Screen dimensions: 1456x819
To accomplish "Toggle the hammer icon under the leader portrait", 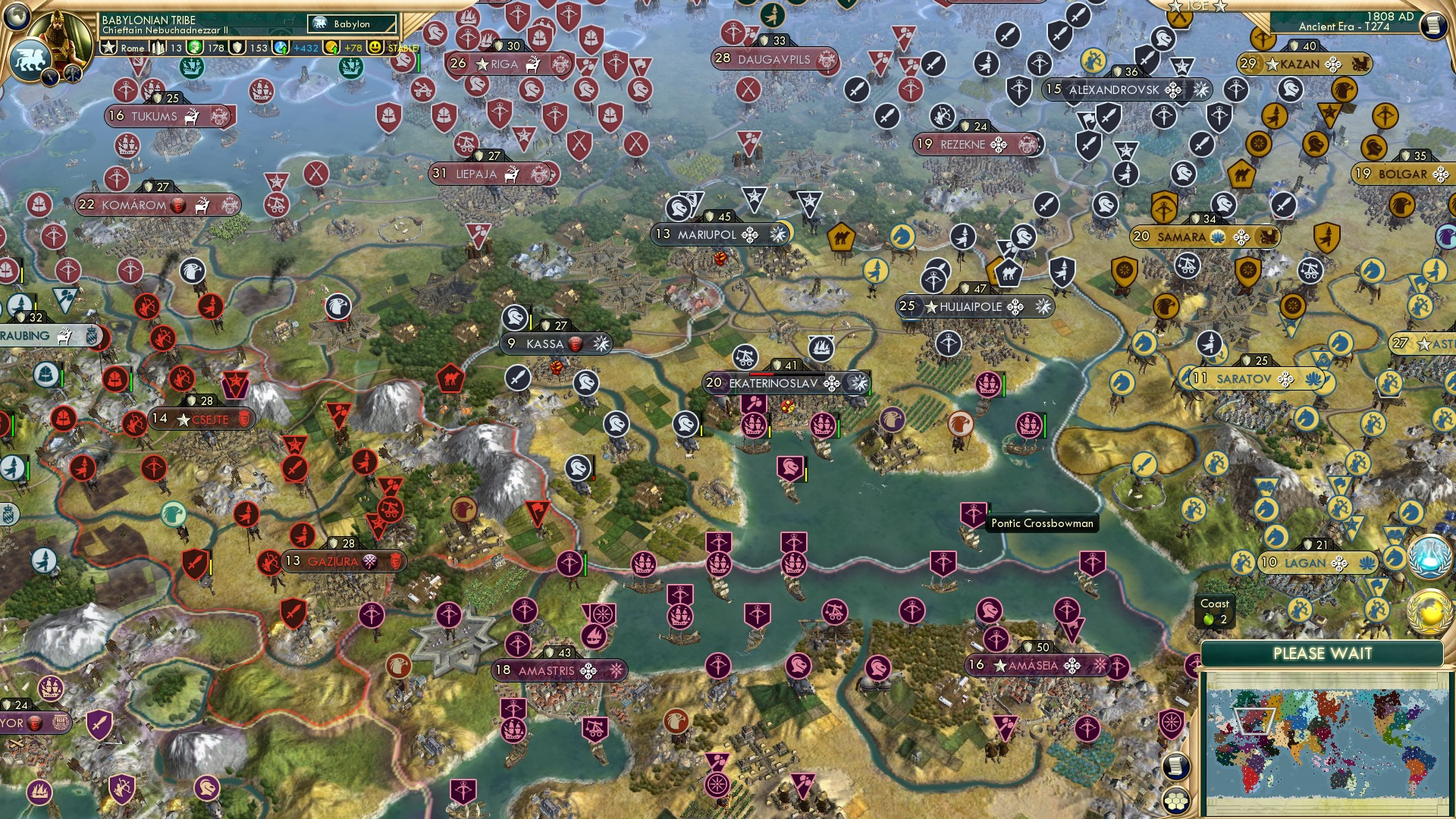I will (72, 76).
